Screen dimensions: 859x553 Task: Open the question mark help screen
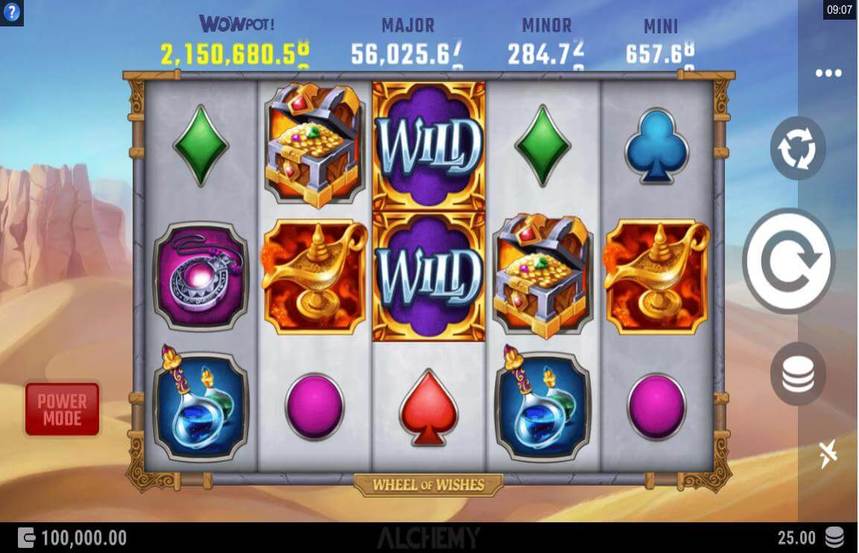point(11,9)
